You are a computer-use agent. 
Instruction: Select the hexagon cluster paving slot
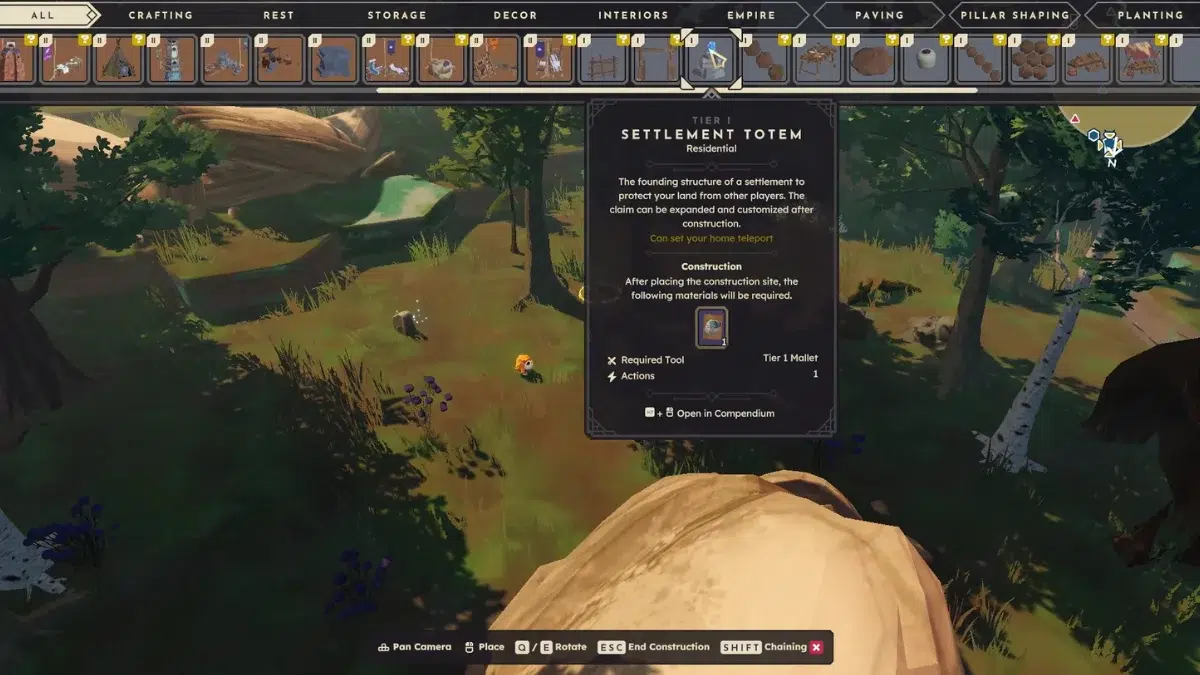(1033, 60)
